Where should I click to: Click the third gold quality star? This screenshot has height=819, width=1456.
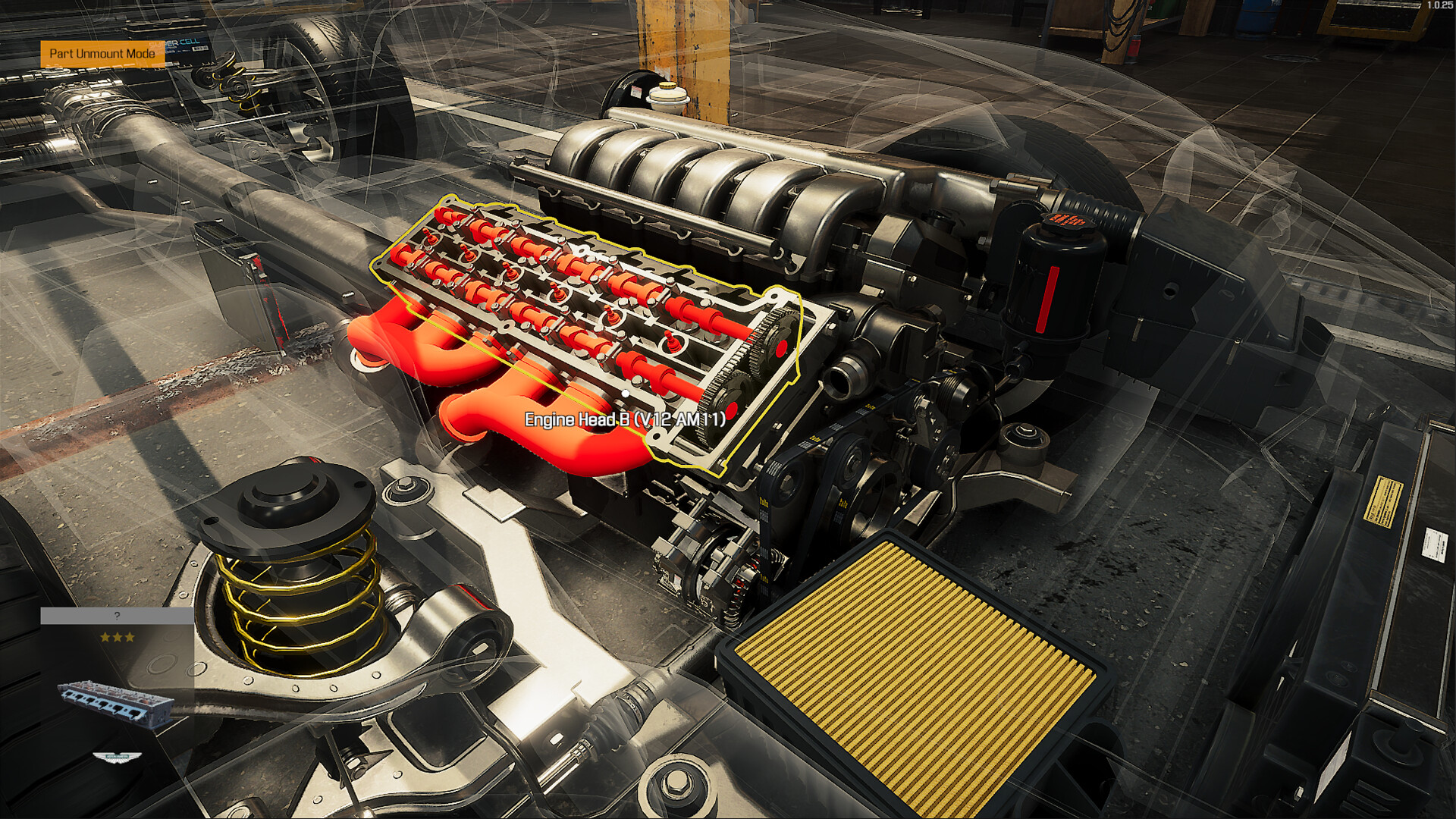130,637
